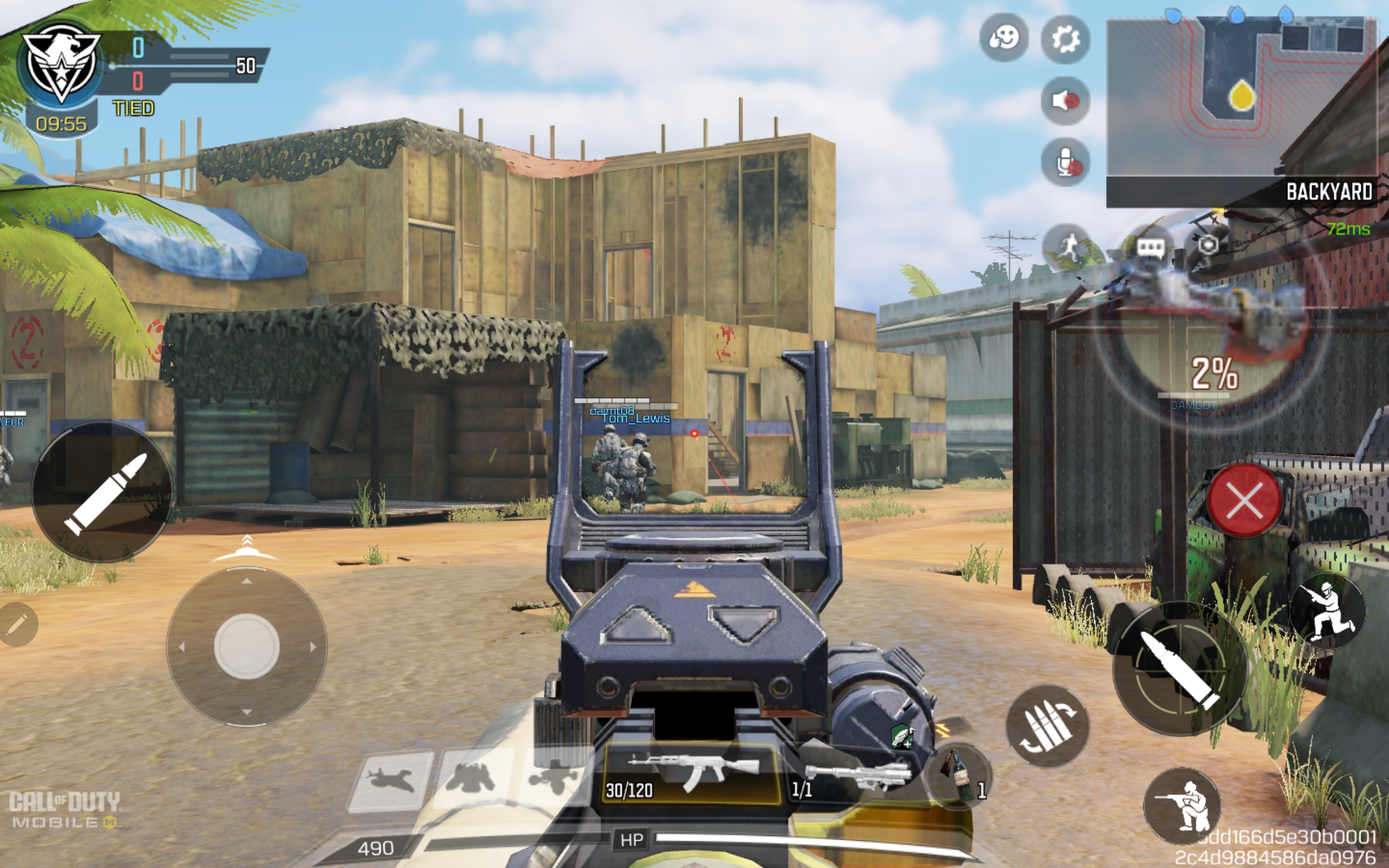1389x868 pixels.
Task: Reload with the bullets-and-arrow button
Action: 1047,726
